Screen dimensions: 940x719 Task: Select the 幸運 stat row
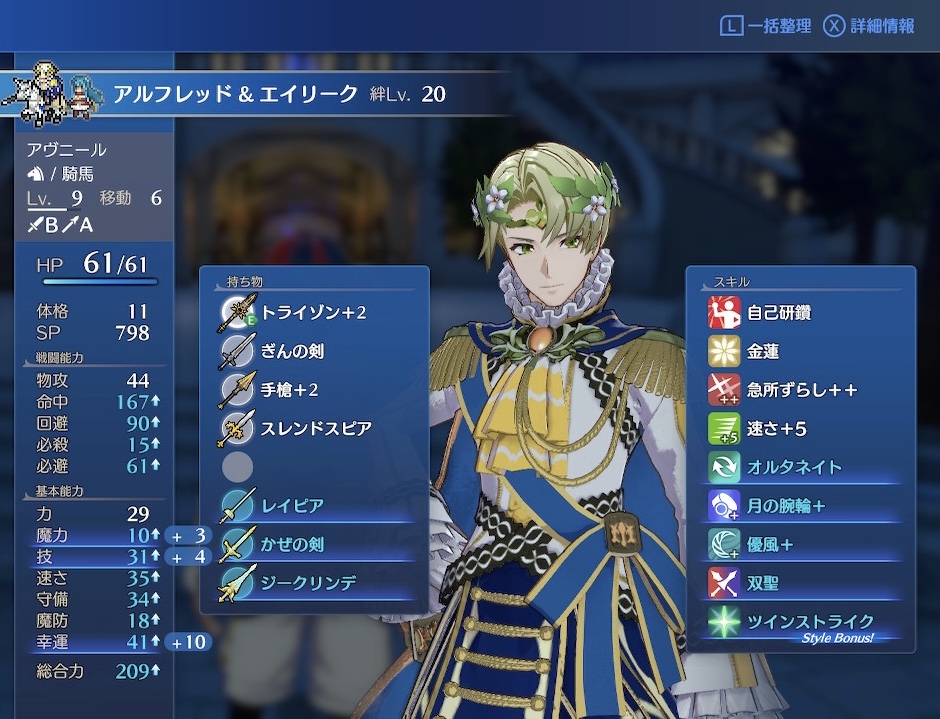click(x=95, y=642)
